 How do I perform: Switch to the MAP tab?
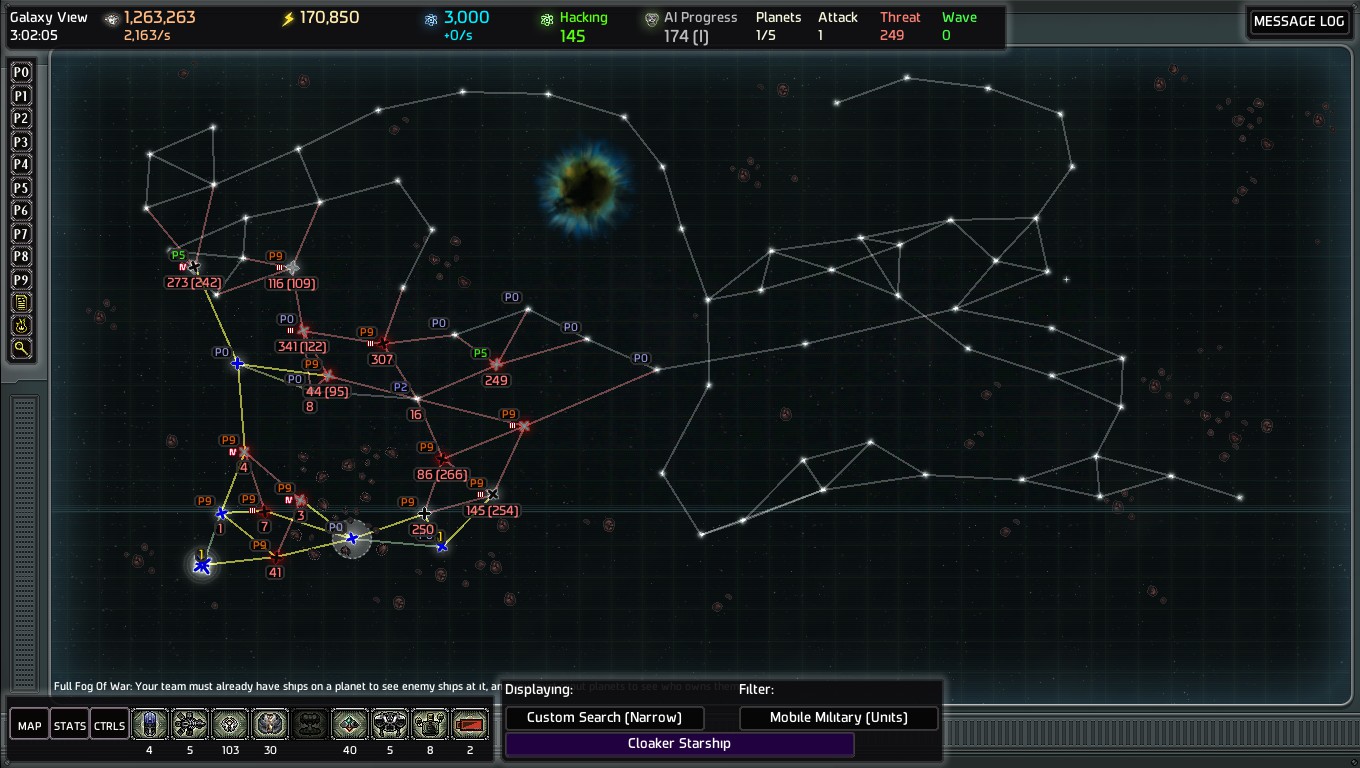click(30, 725)
